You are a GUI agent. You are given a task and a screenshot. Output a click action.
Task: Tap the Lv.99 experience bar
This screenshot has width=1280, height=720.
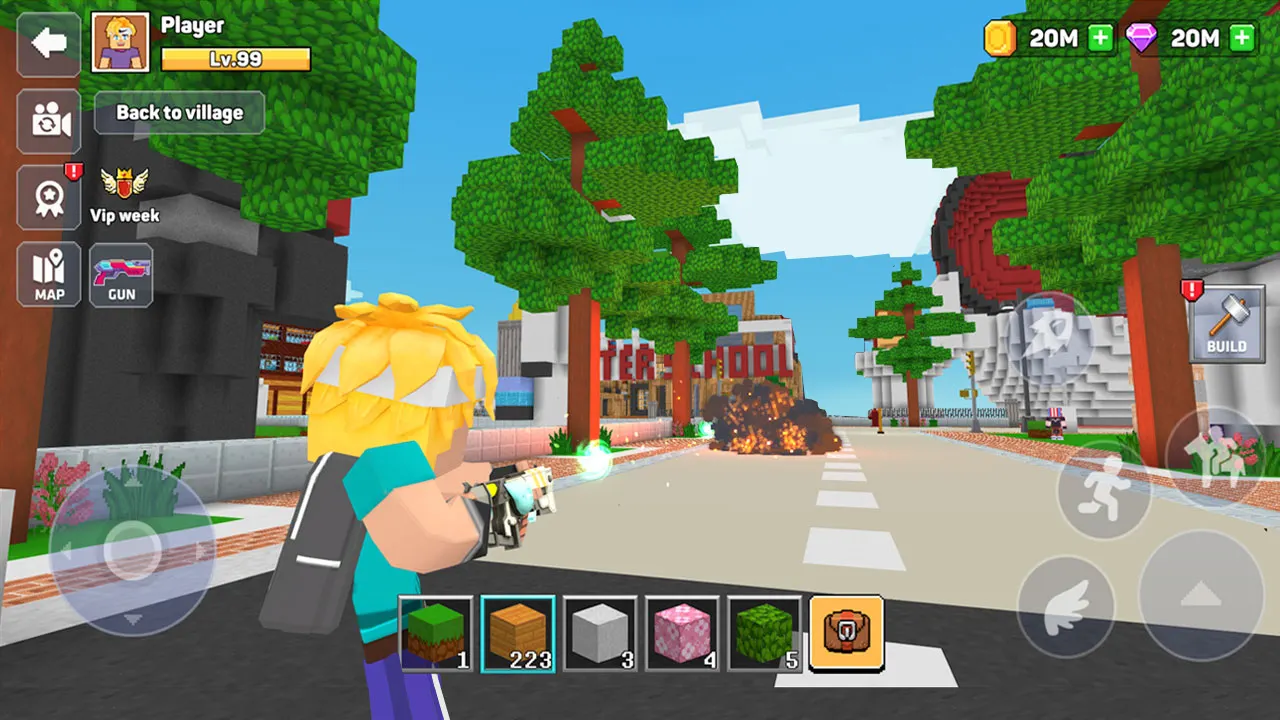click(x=235, y=60)
